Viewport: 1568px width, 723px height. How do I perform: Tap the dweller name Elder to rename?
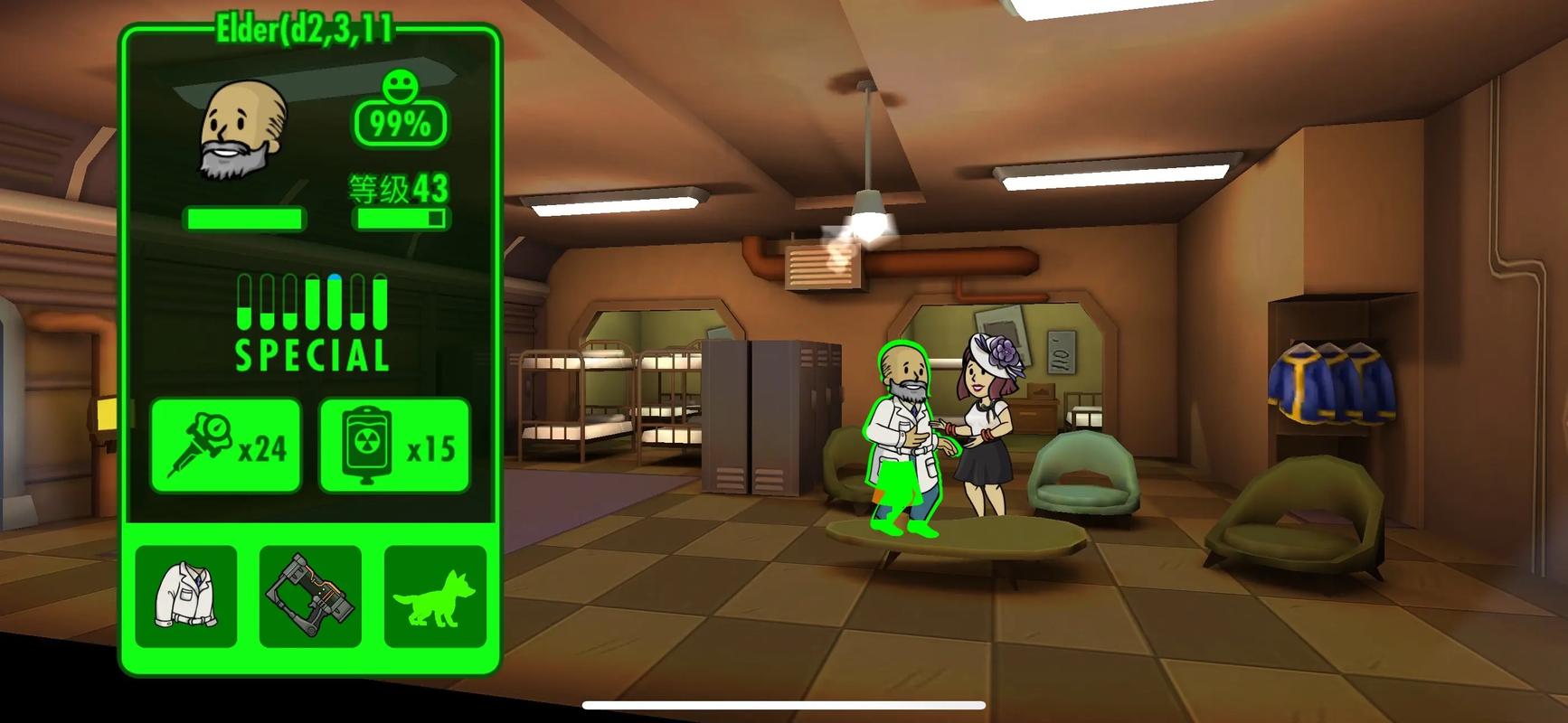(x=305, y=31)
